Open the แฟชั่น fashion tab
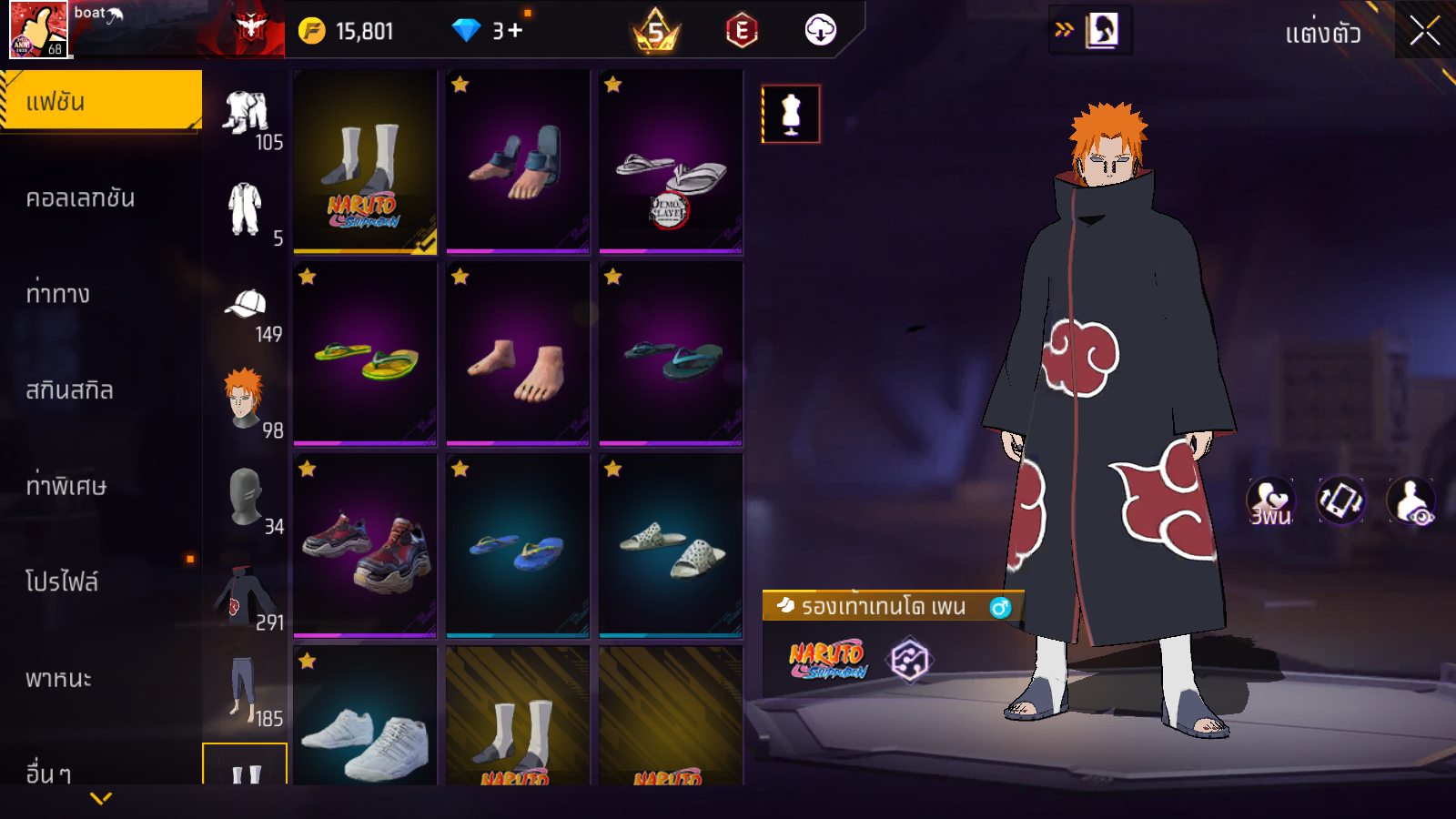 click(x=100, y=101)
